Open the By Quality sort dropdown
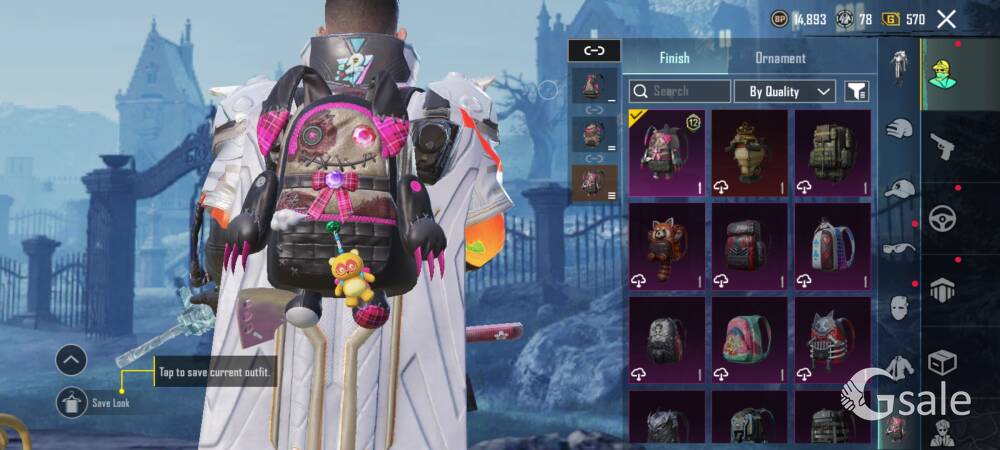Viewport: 1000px width, 450px height. (785, 91)
